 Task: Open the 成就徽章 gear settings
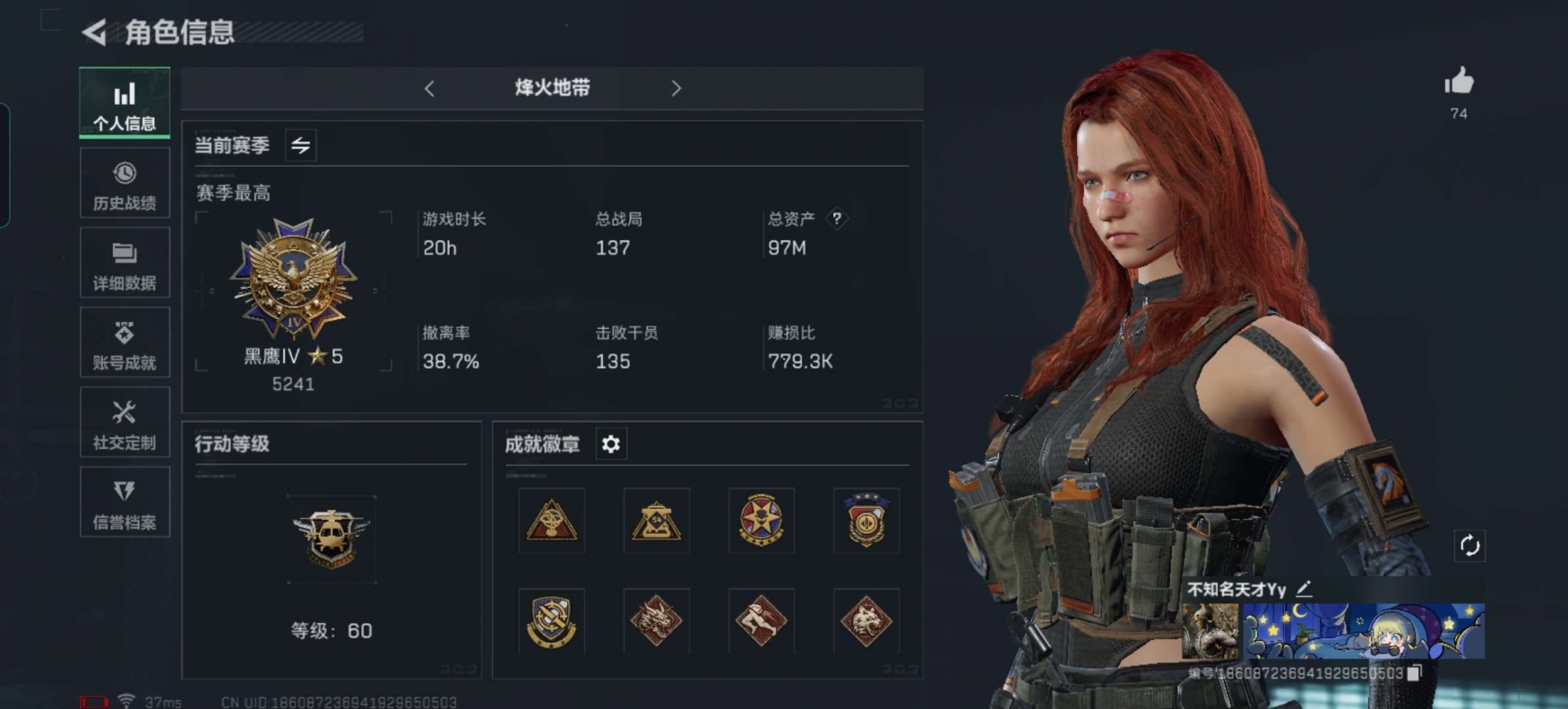click(611, 445)
